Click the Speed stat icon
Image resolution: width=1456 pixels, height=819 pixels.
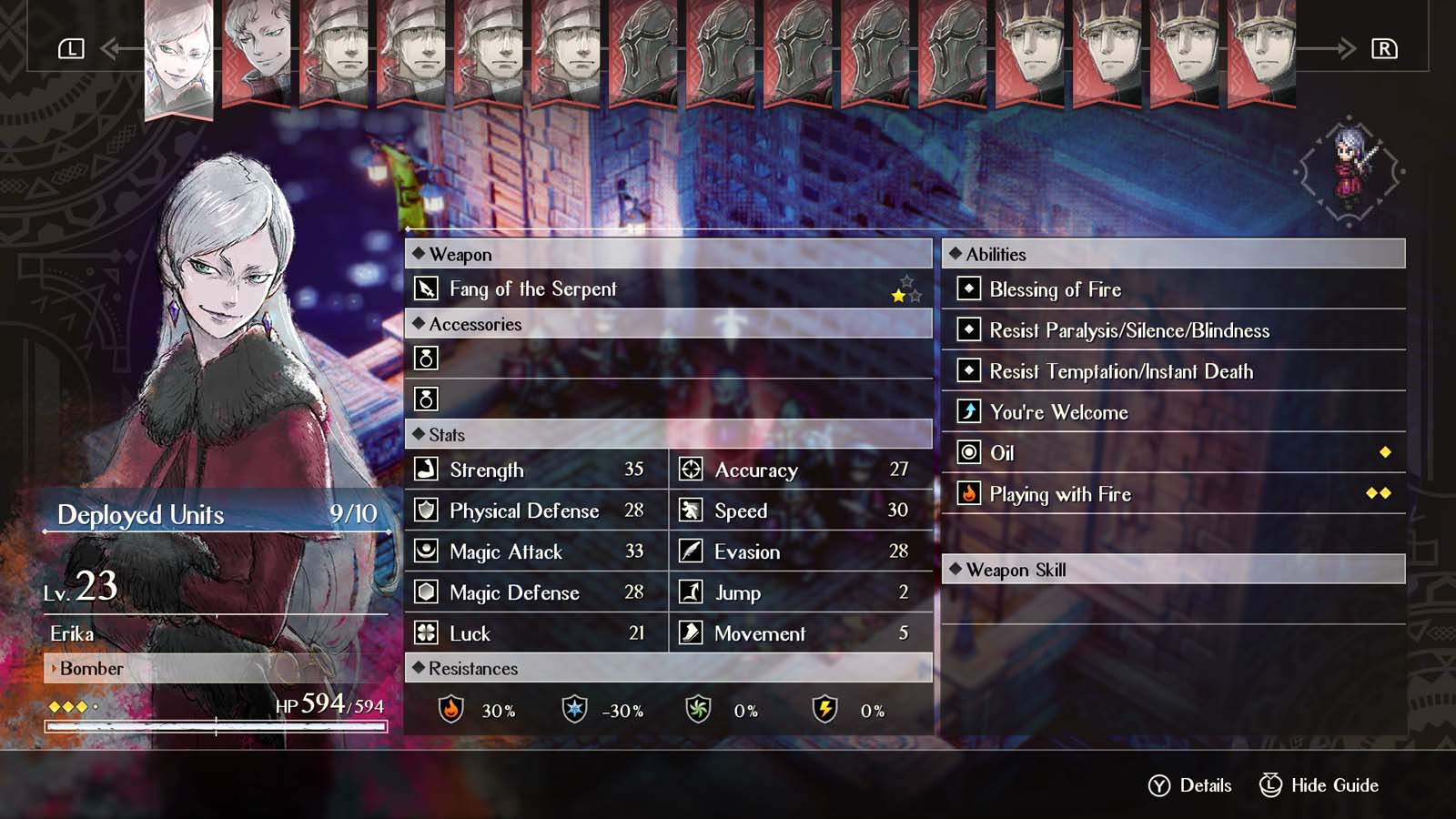point(690,511)
